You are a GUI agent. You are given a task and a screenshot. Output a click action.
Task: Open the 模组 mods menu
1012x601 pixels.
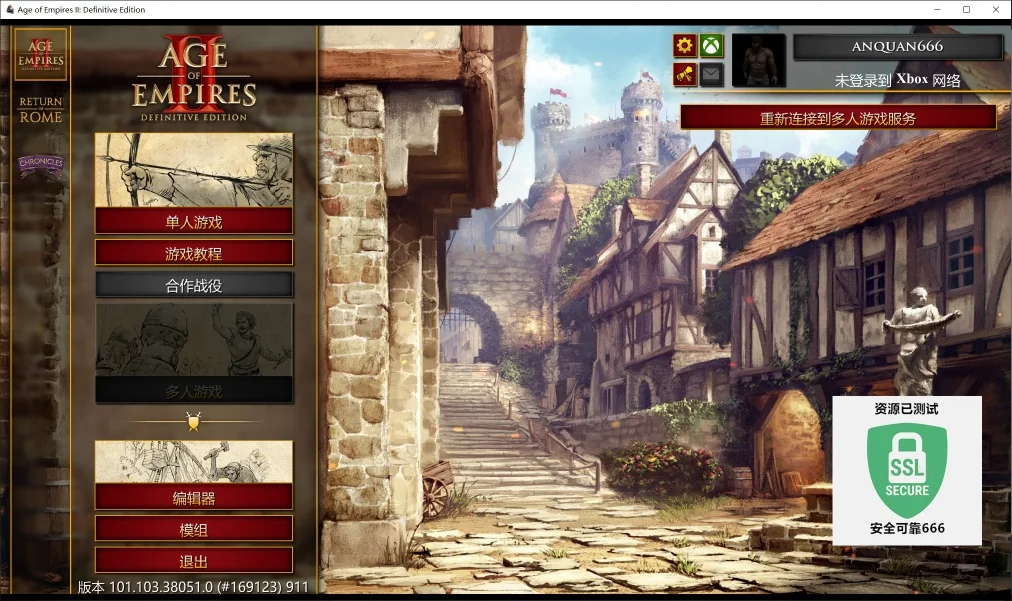pyautogui.click(x=194, y=529)
